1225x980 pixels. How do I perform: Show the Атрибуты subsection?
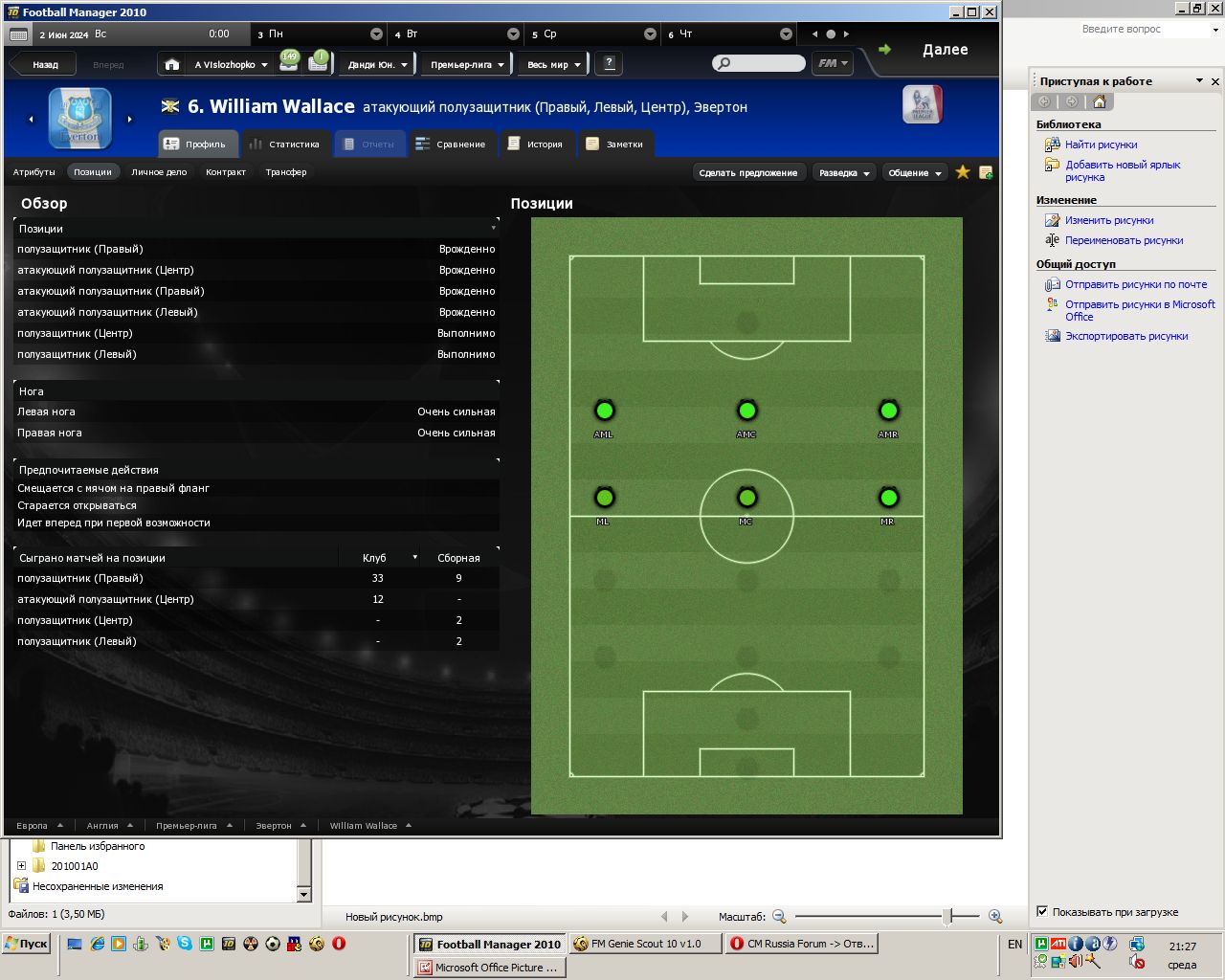[34, 172]
